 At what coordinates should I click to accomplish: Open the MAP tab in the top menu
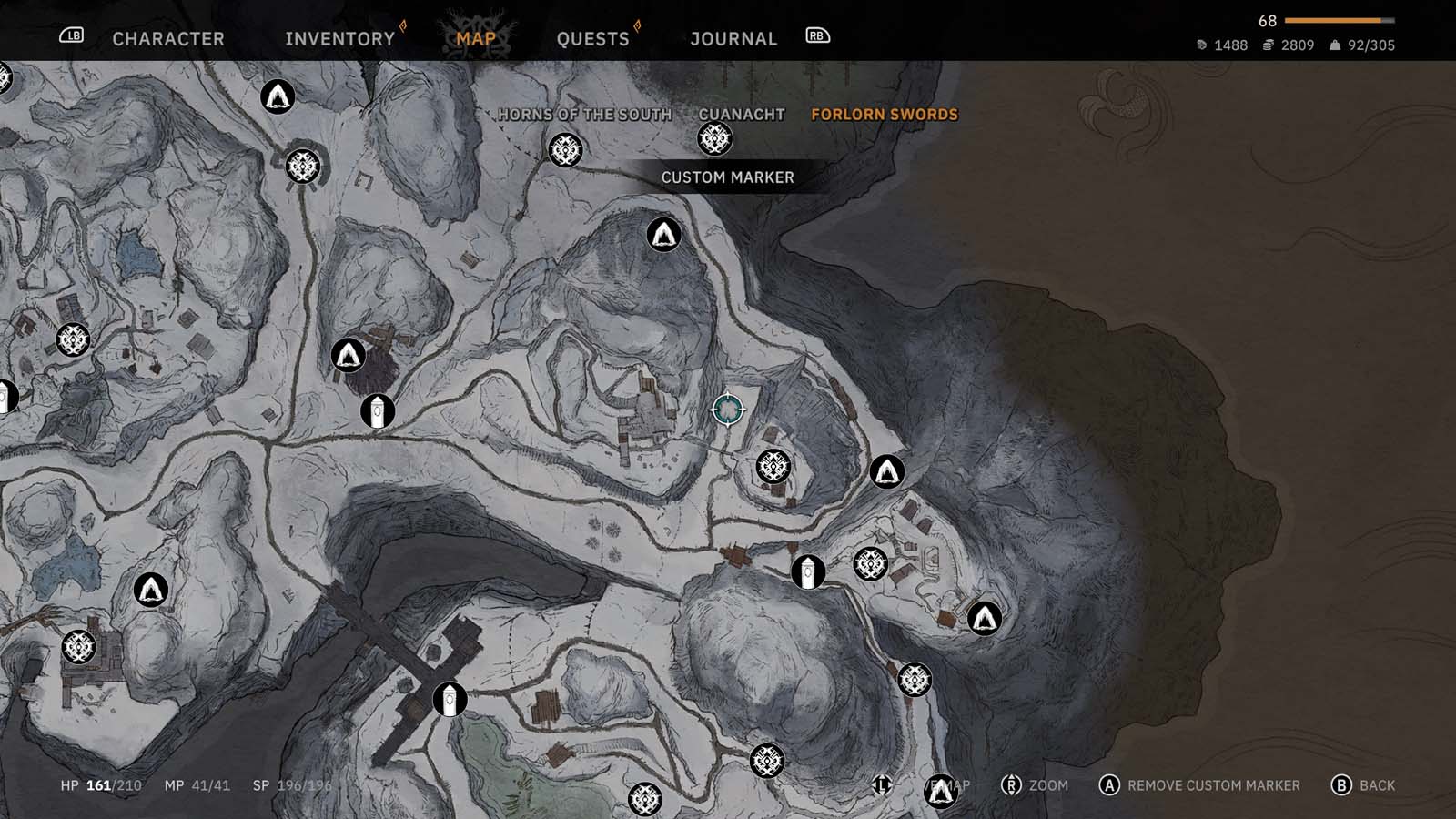(474, 38)
